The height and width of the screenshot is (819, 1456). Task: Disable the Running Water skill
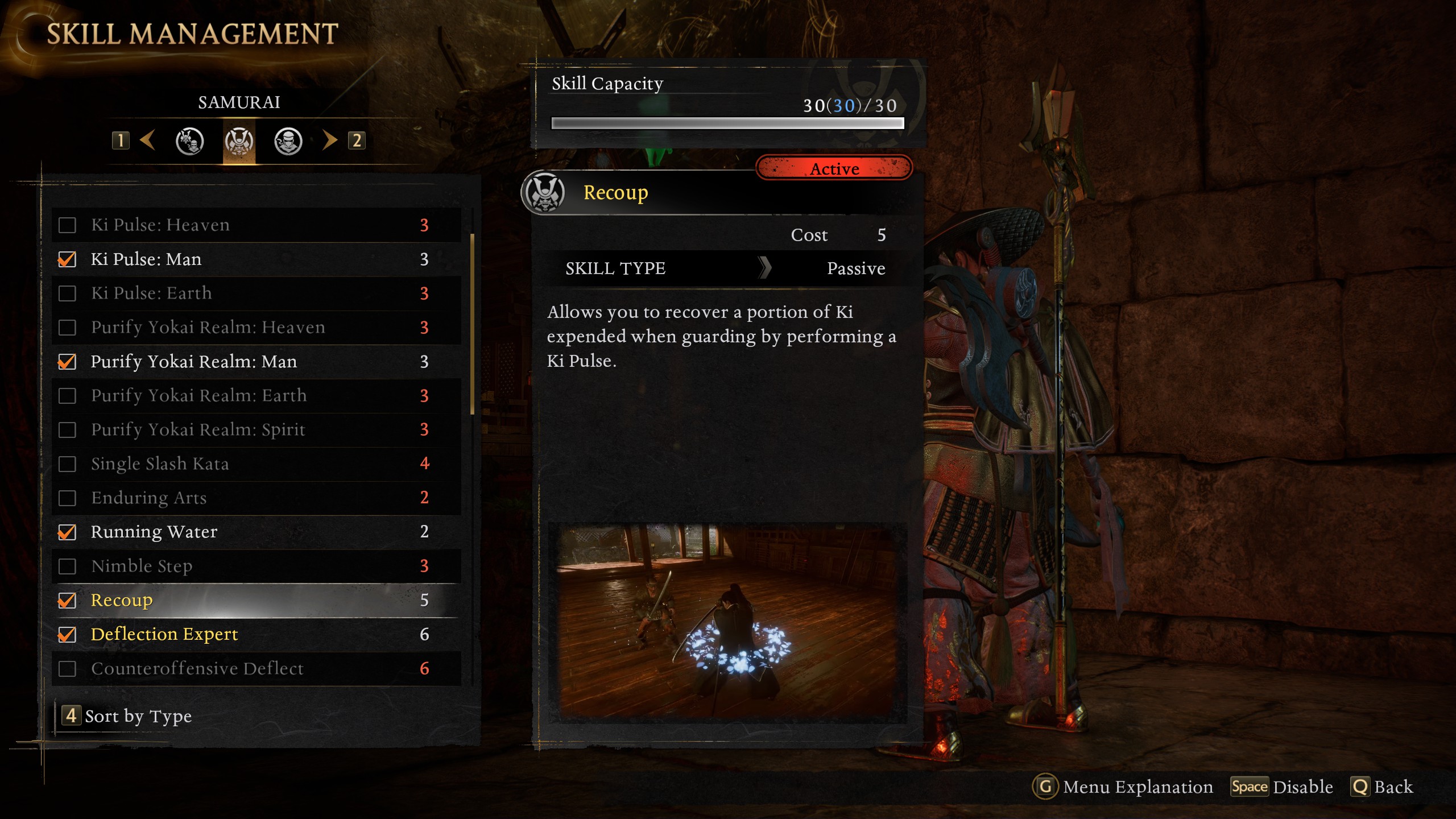click(67, 532)
